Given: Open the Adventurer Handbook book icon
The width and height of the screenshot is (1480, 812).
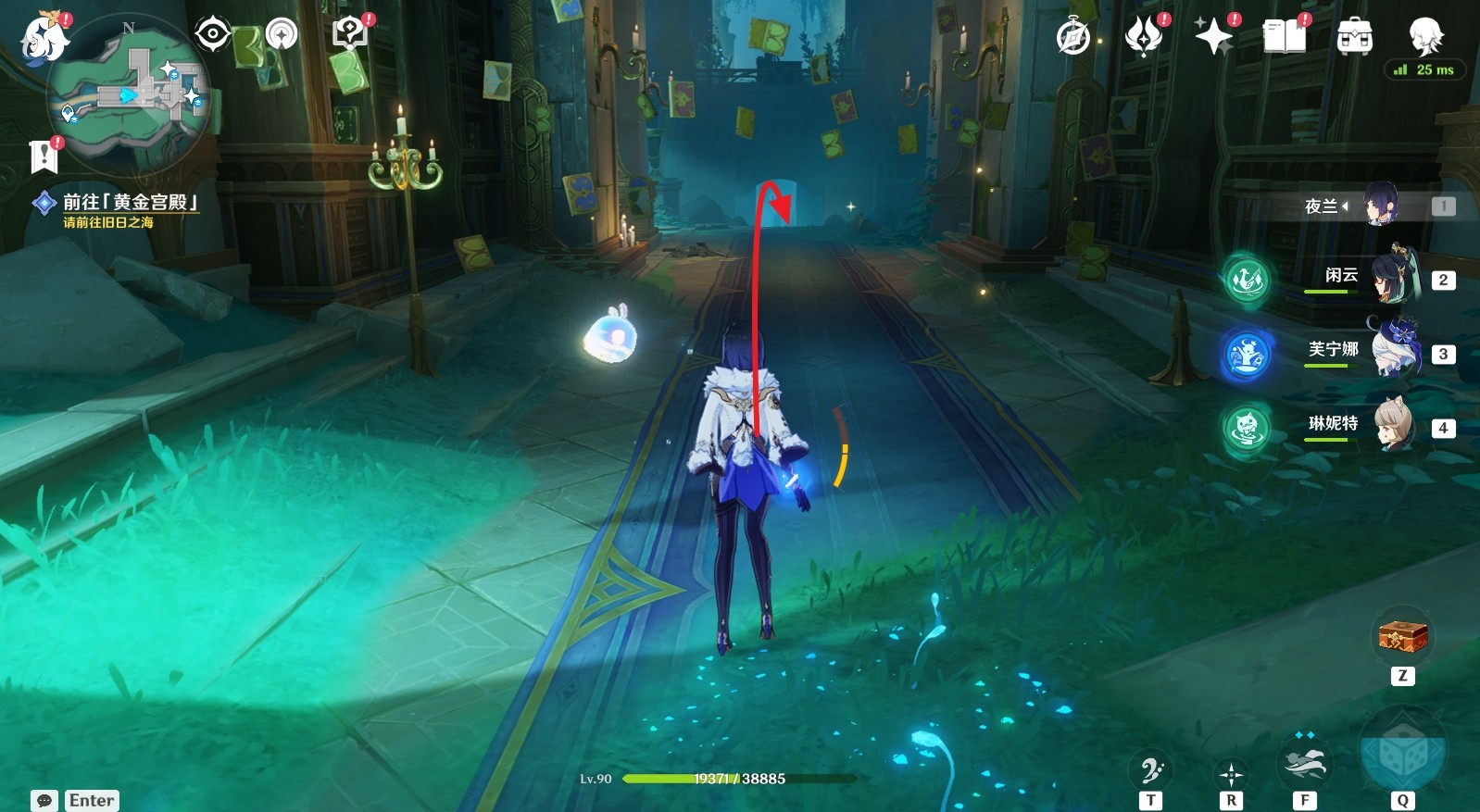Looking at the screenshot, I should [1284, 37].
